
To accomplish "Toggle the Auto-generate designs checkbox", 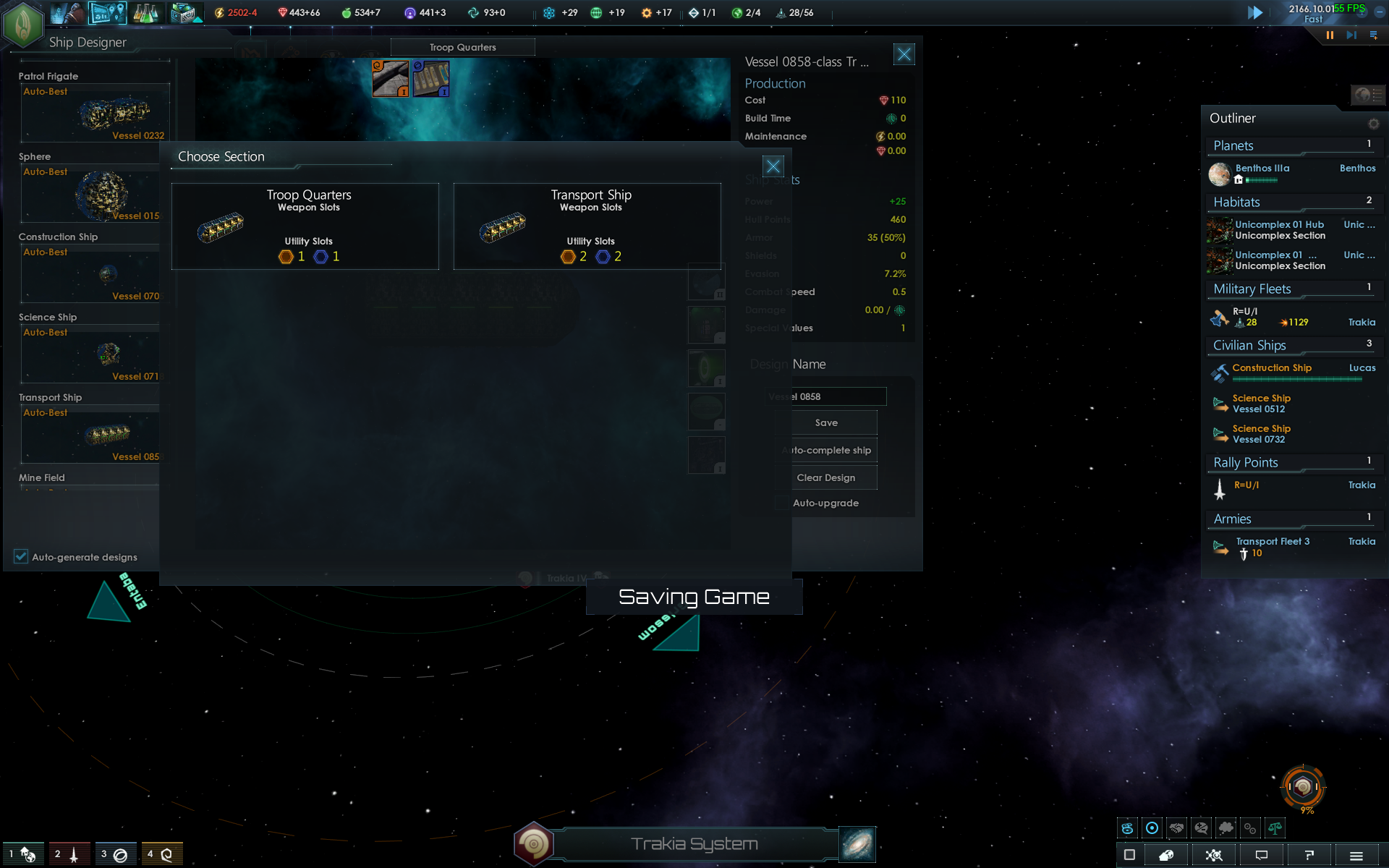I will pos(21,556).
